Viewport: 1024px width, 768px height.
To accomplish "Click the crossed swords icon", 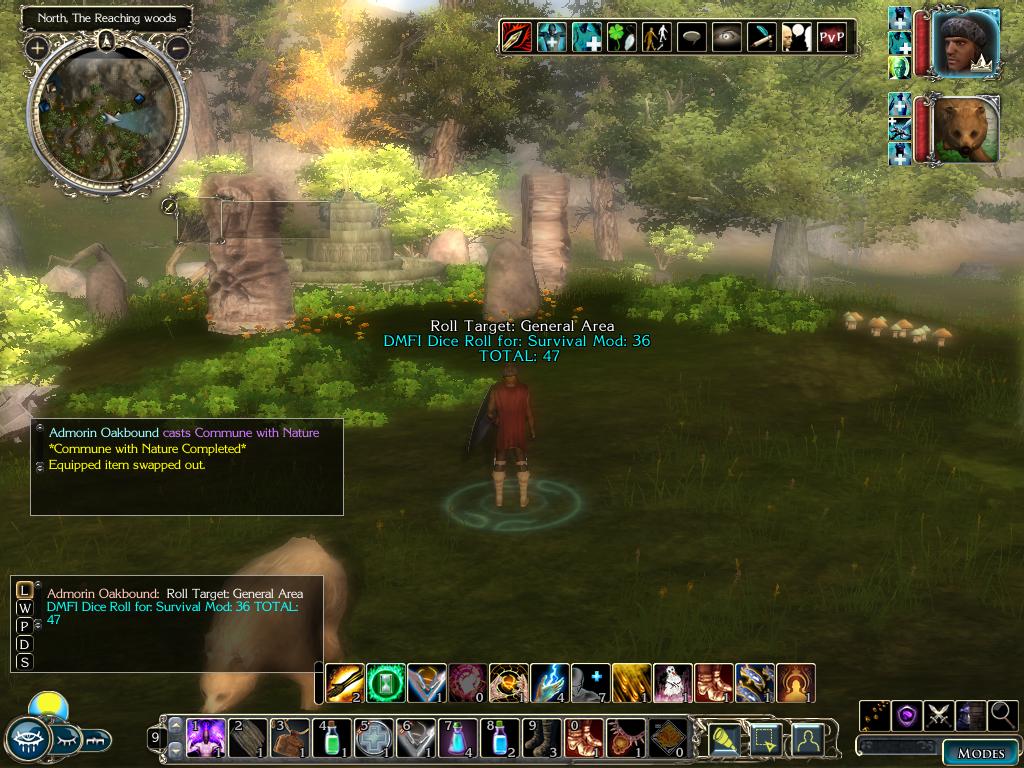I will (938, 715).
